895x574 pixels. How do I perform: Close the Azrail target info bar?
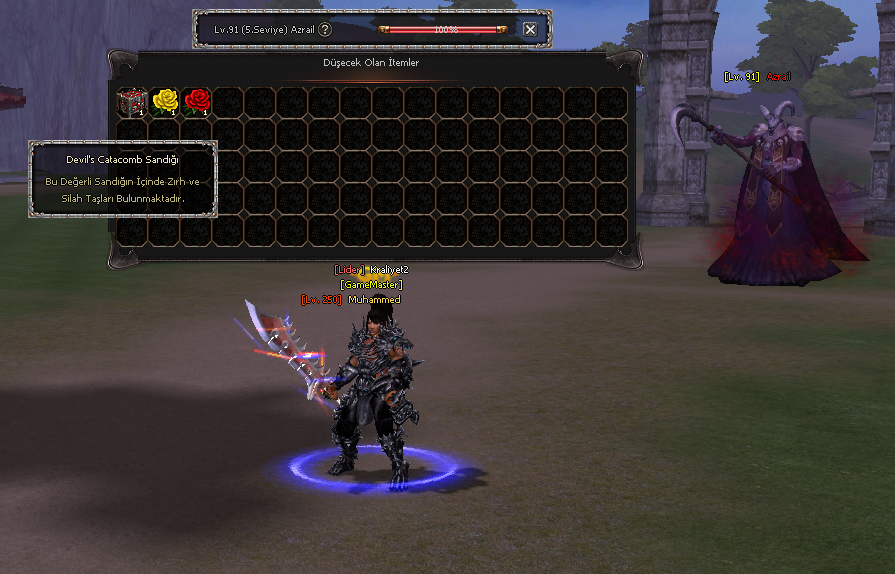(x=530, y=30)
